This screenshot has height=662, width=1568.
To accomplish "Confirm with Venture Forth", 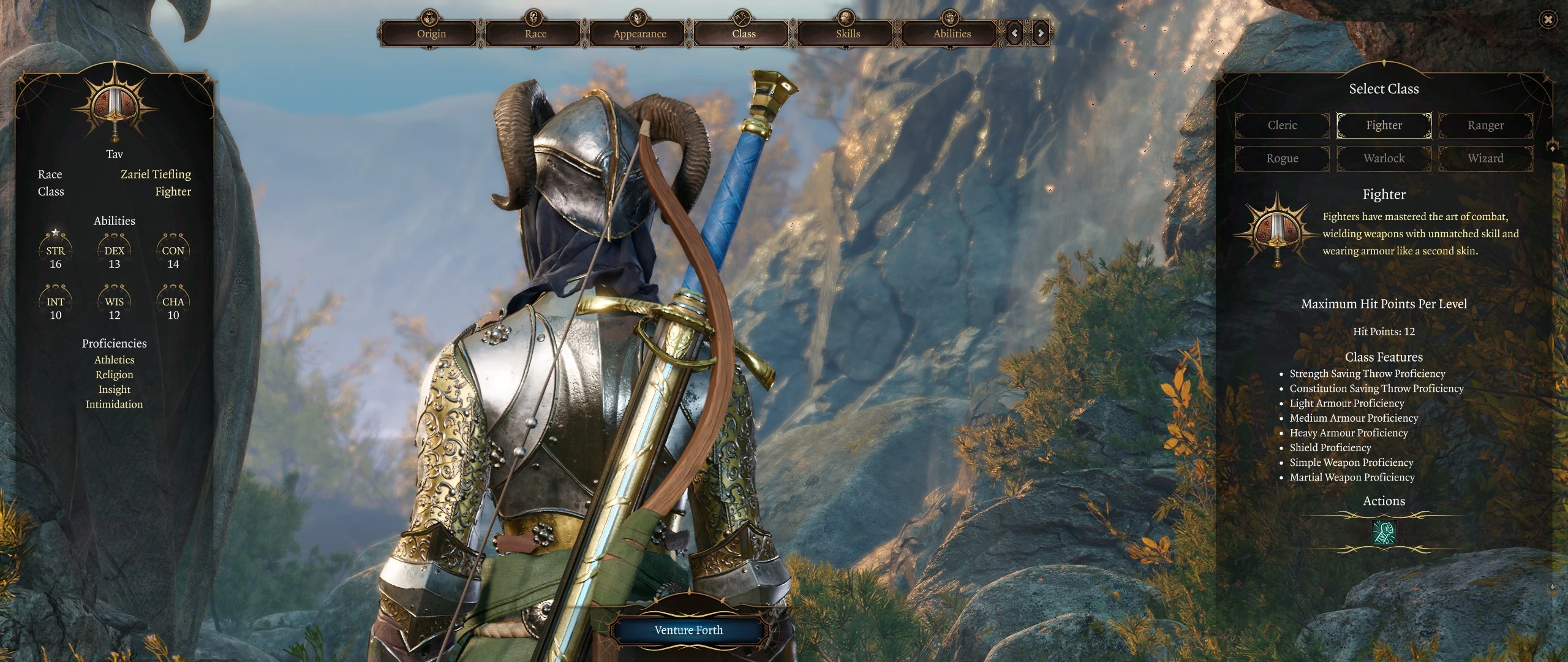I will coord(688,630).
